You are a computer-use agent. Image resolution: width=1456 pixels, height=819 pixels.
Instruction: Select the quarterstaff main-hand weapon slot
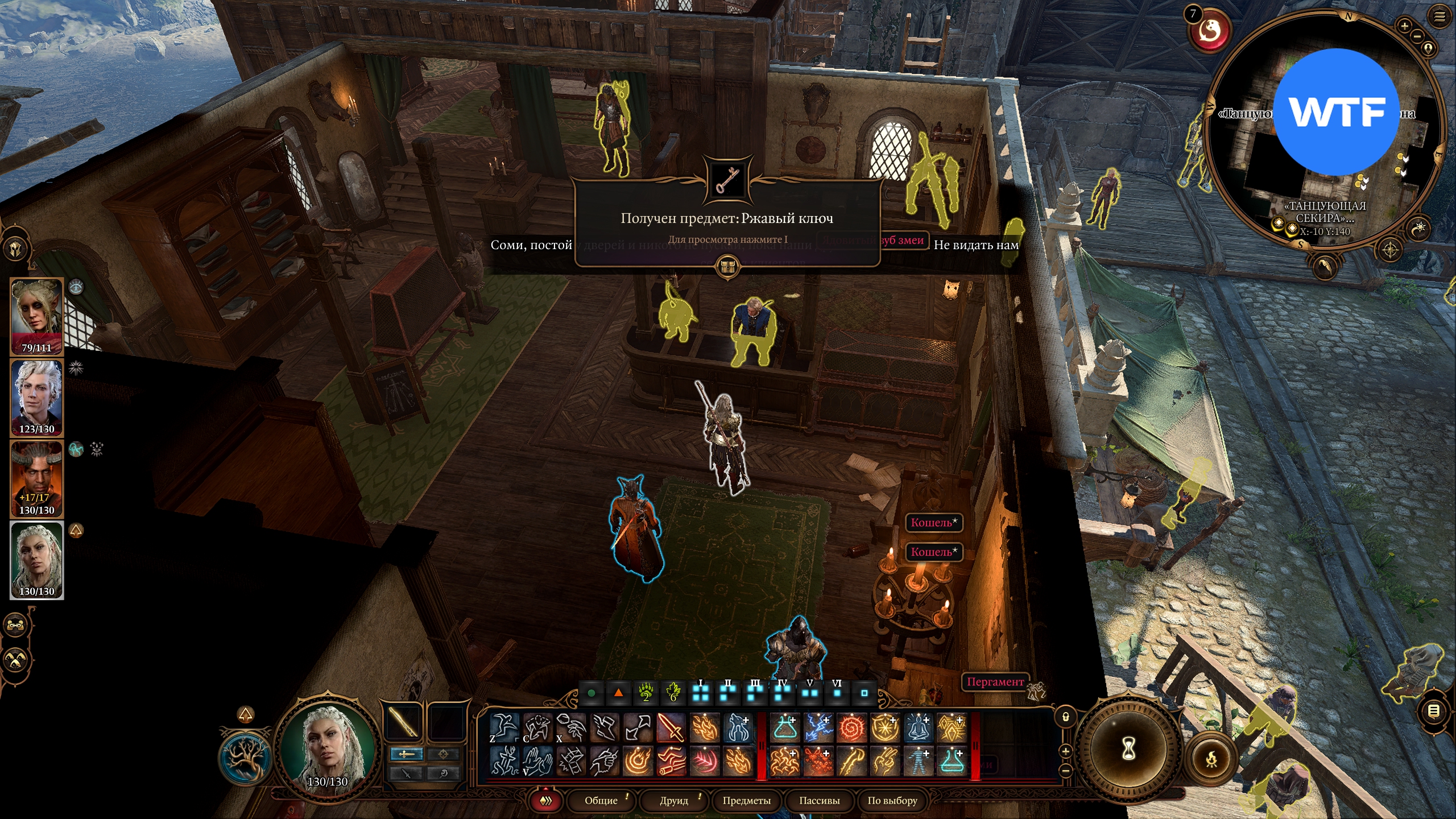[x=404, y=722]
